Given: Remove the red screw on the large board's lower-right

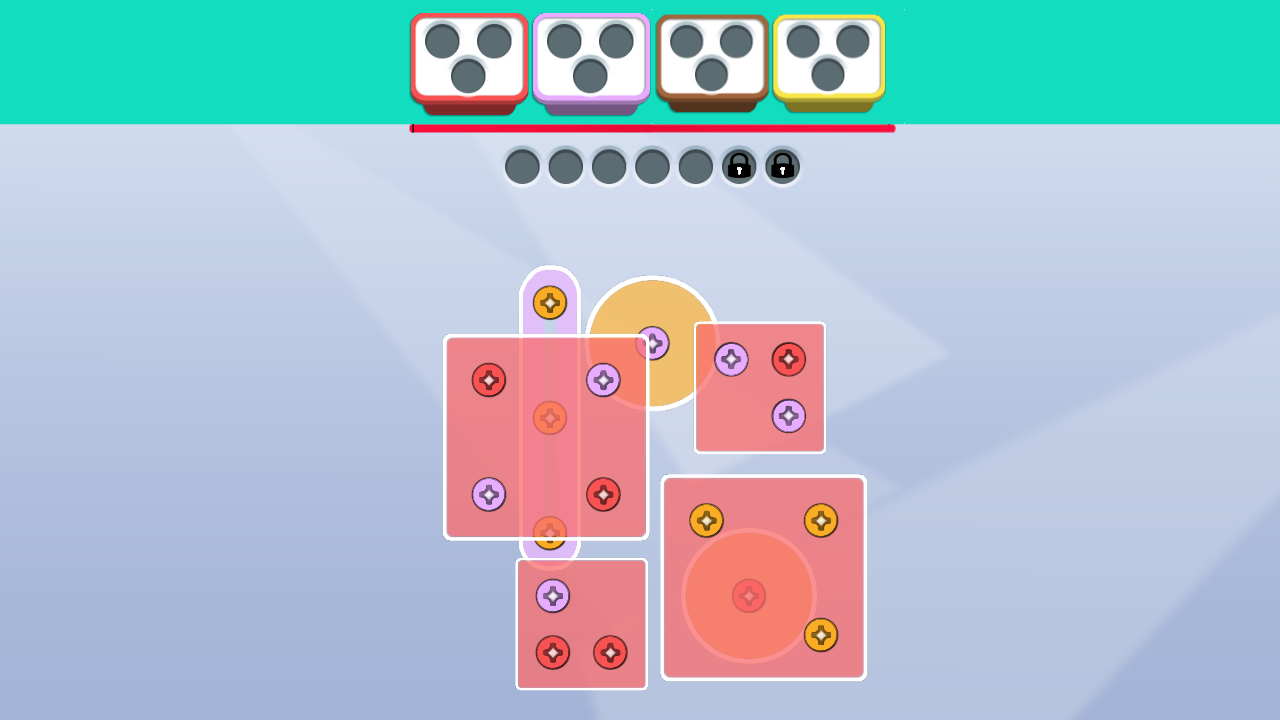Looking at the screenshot, I should (x=604, y=494).
